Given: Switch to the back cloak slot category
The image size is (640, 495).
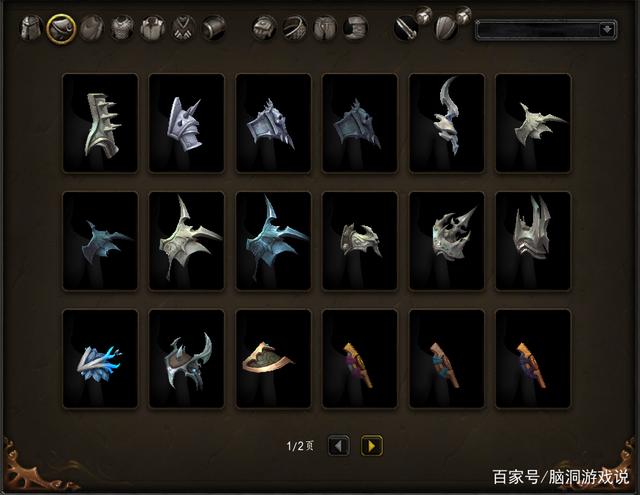Looking at the screenshot, I should click(92, 27).
